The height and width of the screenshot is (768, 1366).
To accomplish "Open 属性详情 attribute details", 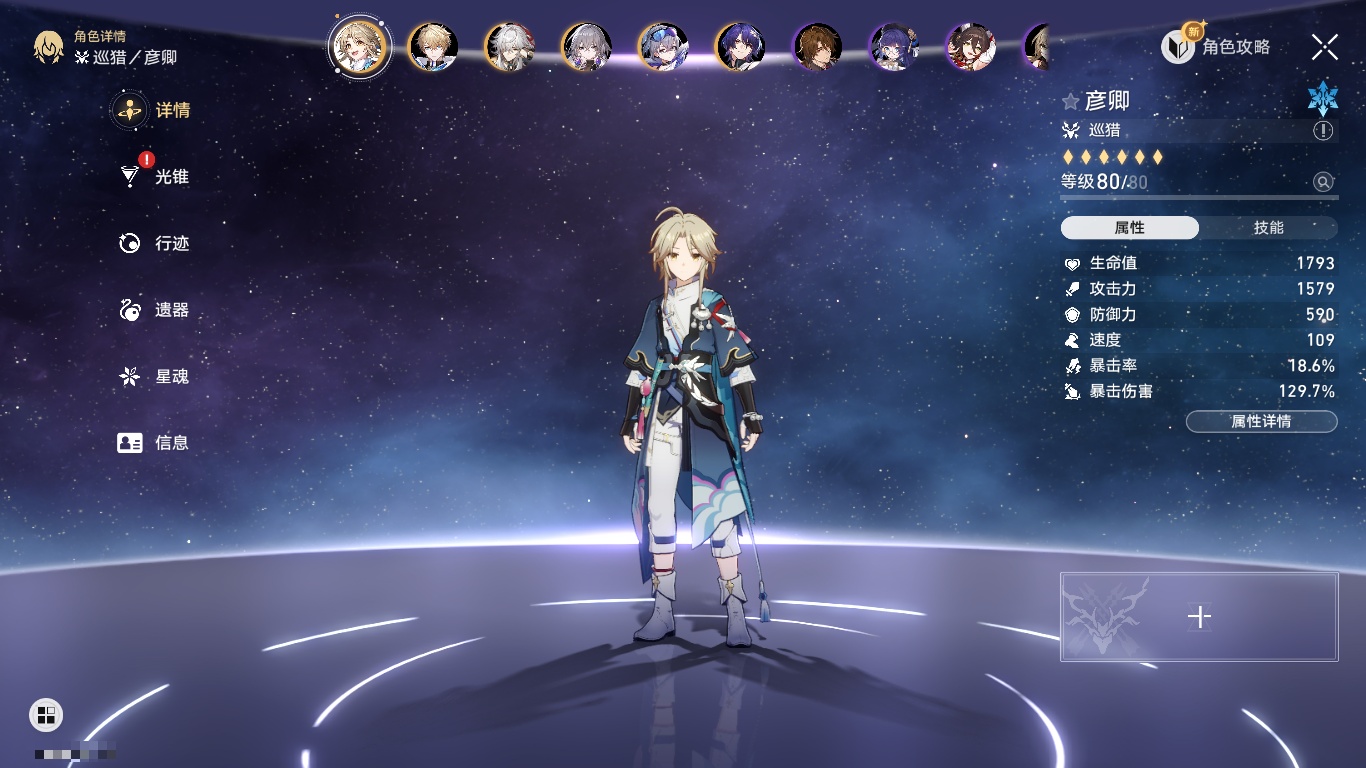I will coord(1261,422).
